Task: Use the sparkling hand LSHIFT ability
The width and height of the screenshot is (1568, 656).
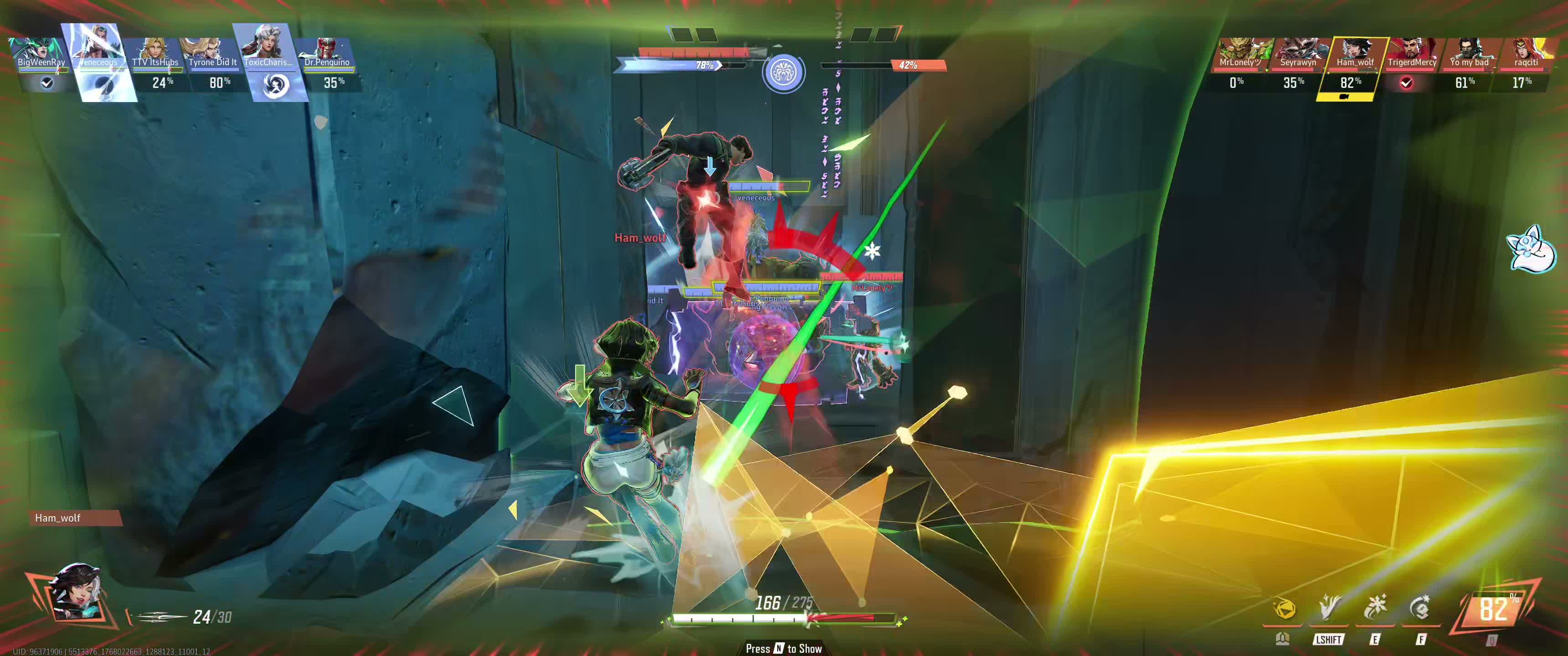Action: click(1330, 609)
